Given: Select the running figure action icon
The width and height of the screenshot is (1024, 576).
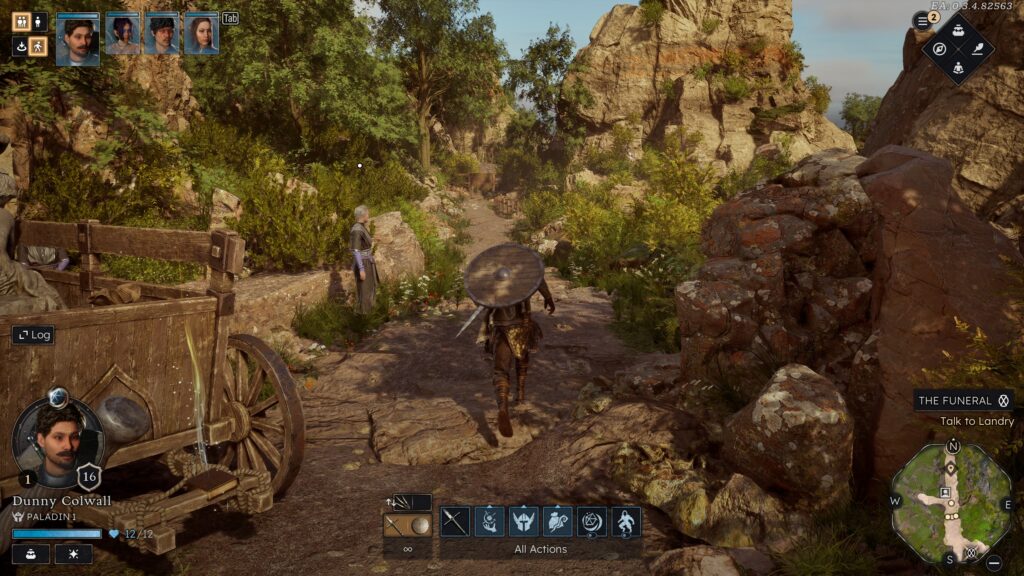Looking at the screenshot, I should click(x=627, y=521).
